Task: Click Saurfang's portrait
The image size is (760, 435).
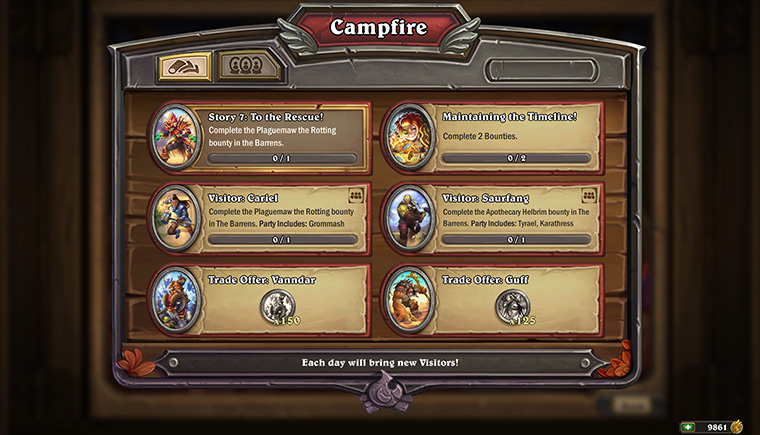Action: click(410, 217)
